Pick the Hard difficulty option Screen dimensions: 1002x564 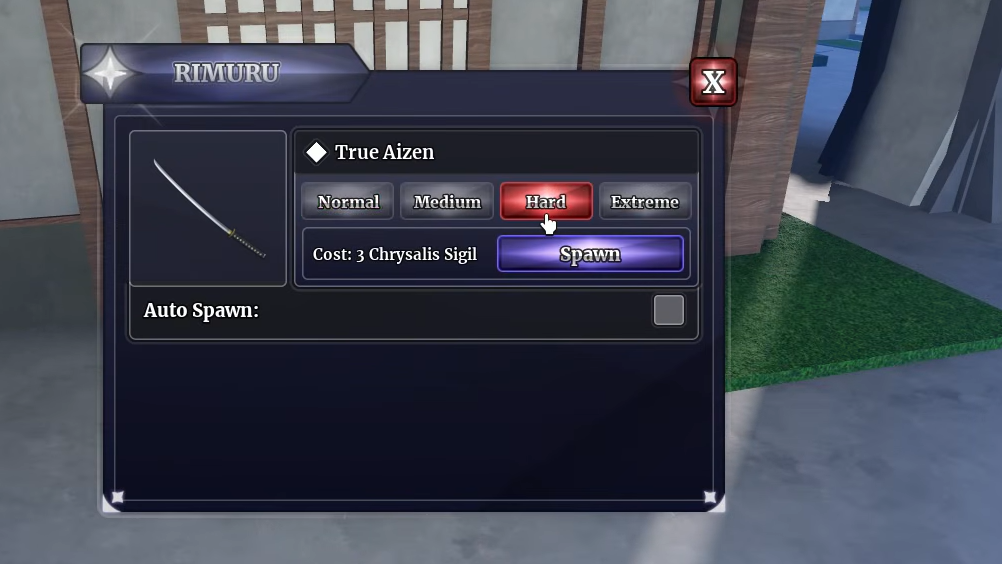click(546, 201)
